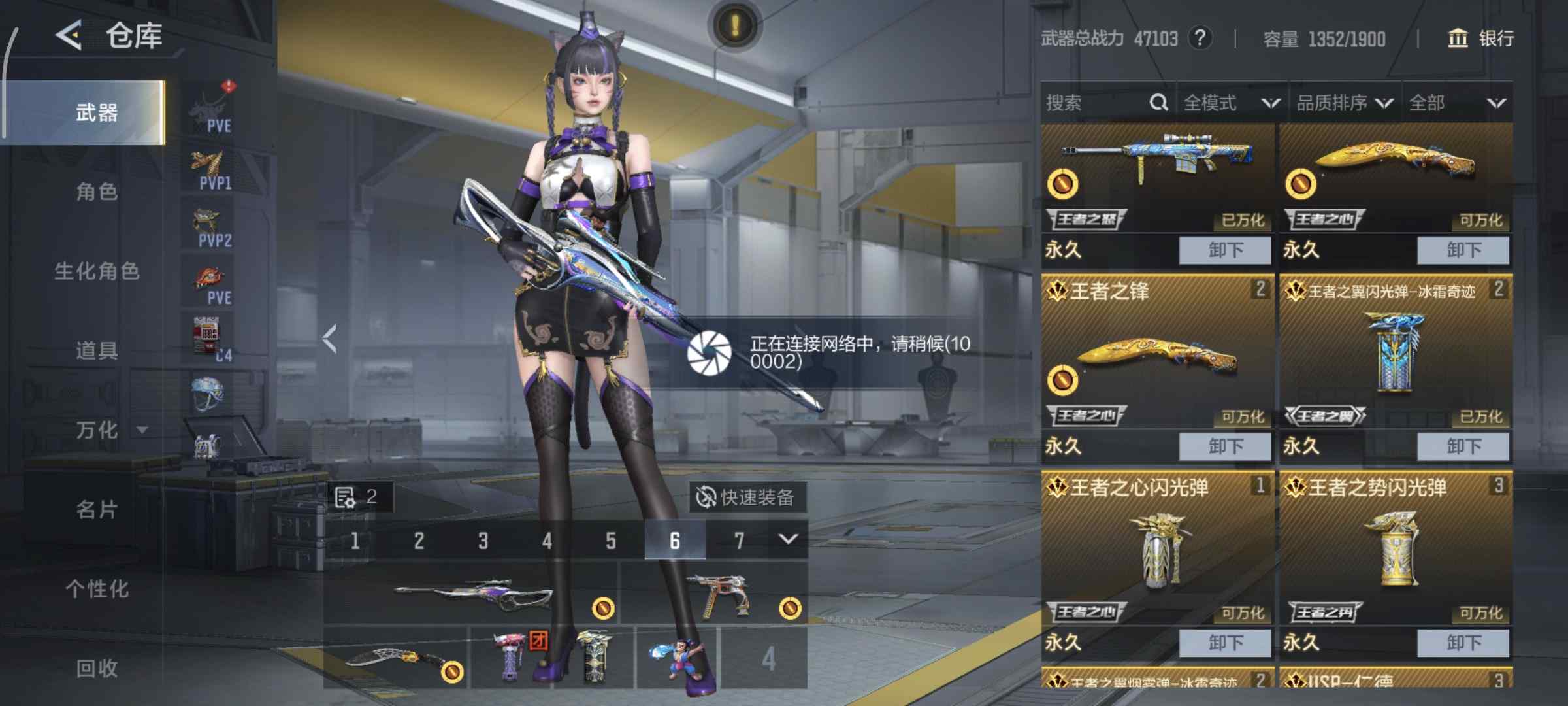Open the 生化角色 tab

(97, 271)
